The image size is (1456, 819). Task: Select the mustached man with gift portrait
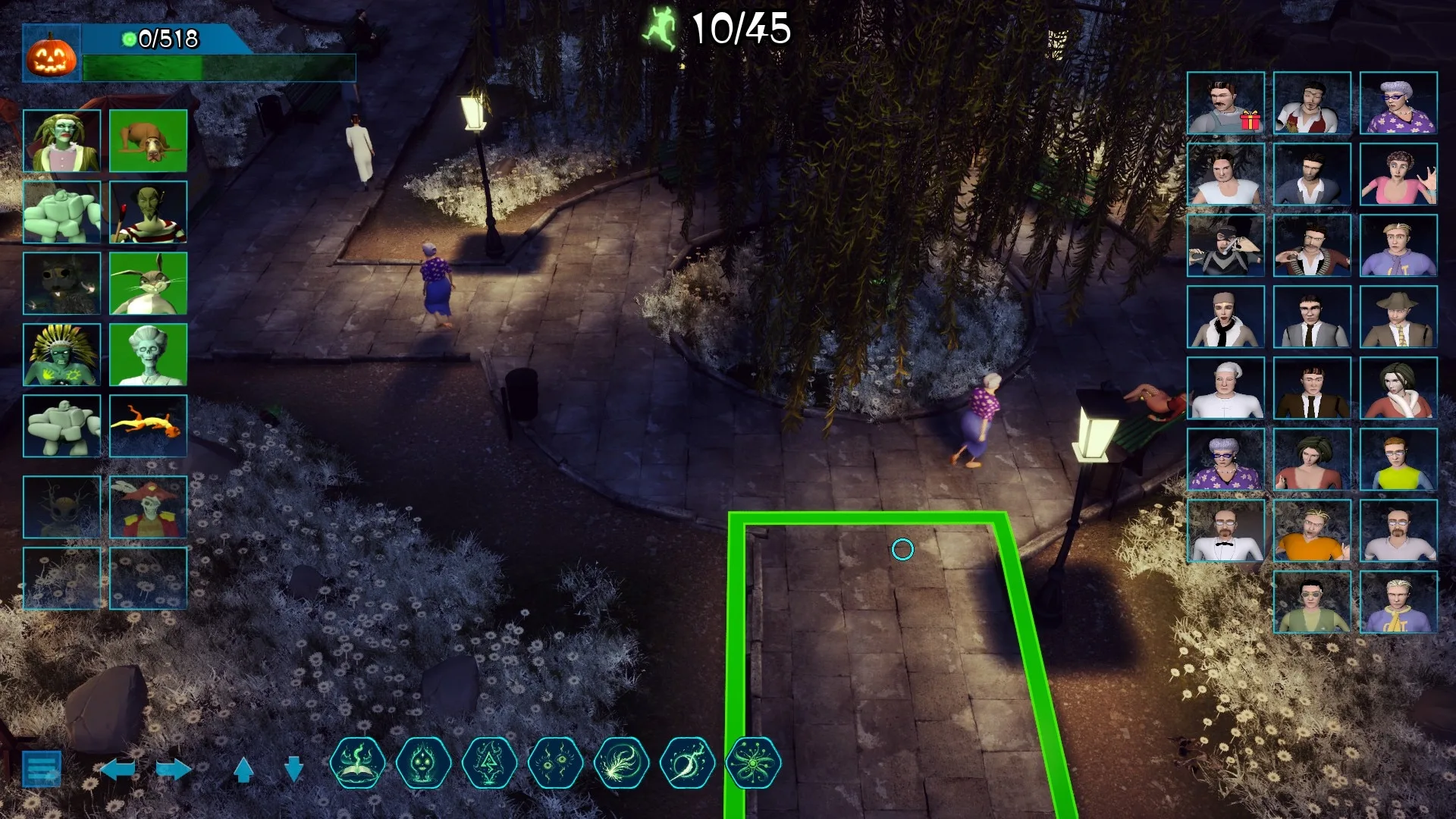tap(1225, 103)
